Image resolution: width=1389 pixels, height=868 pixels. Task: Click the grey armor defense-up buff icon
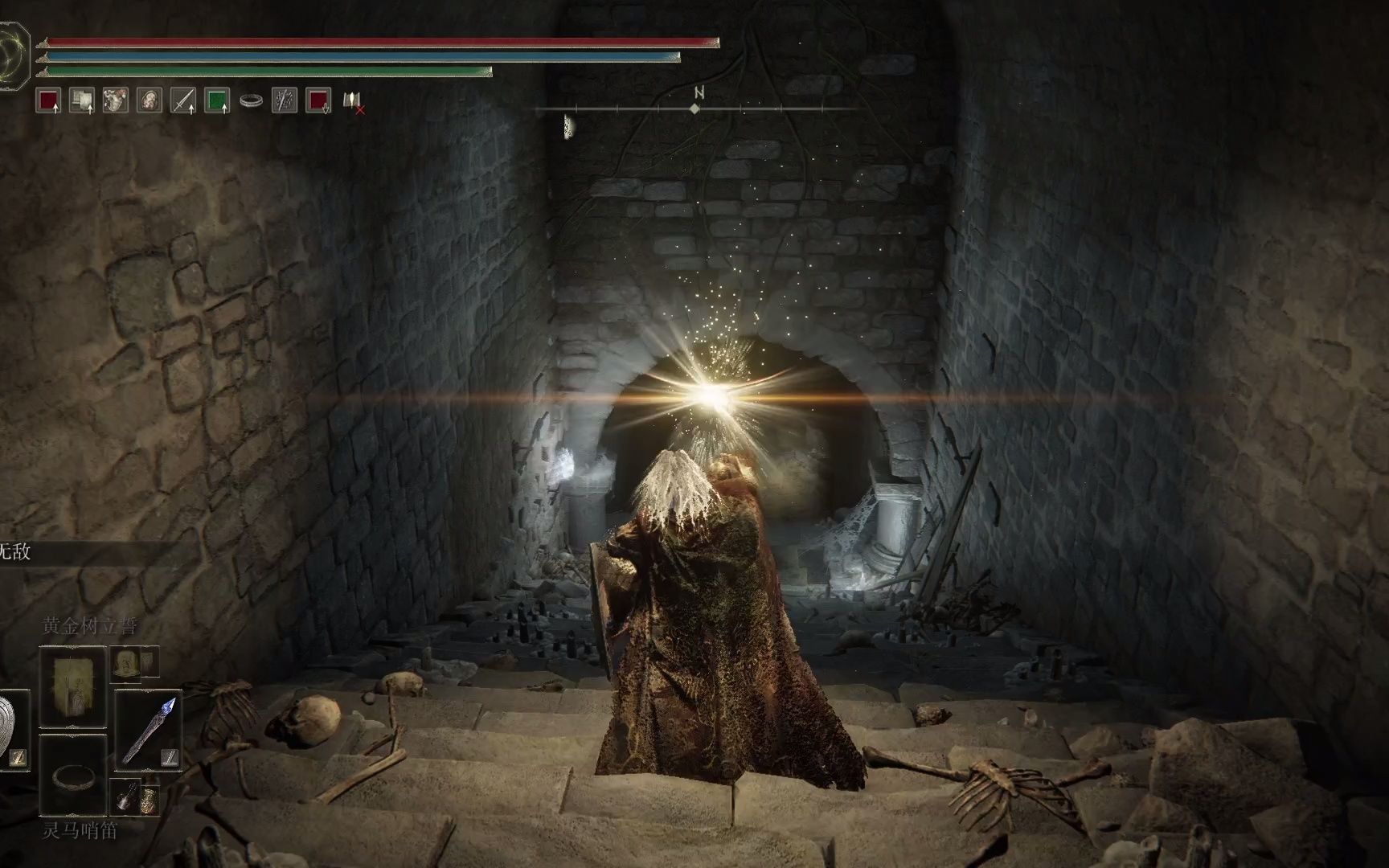[x=82, y=100]
